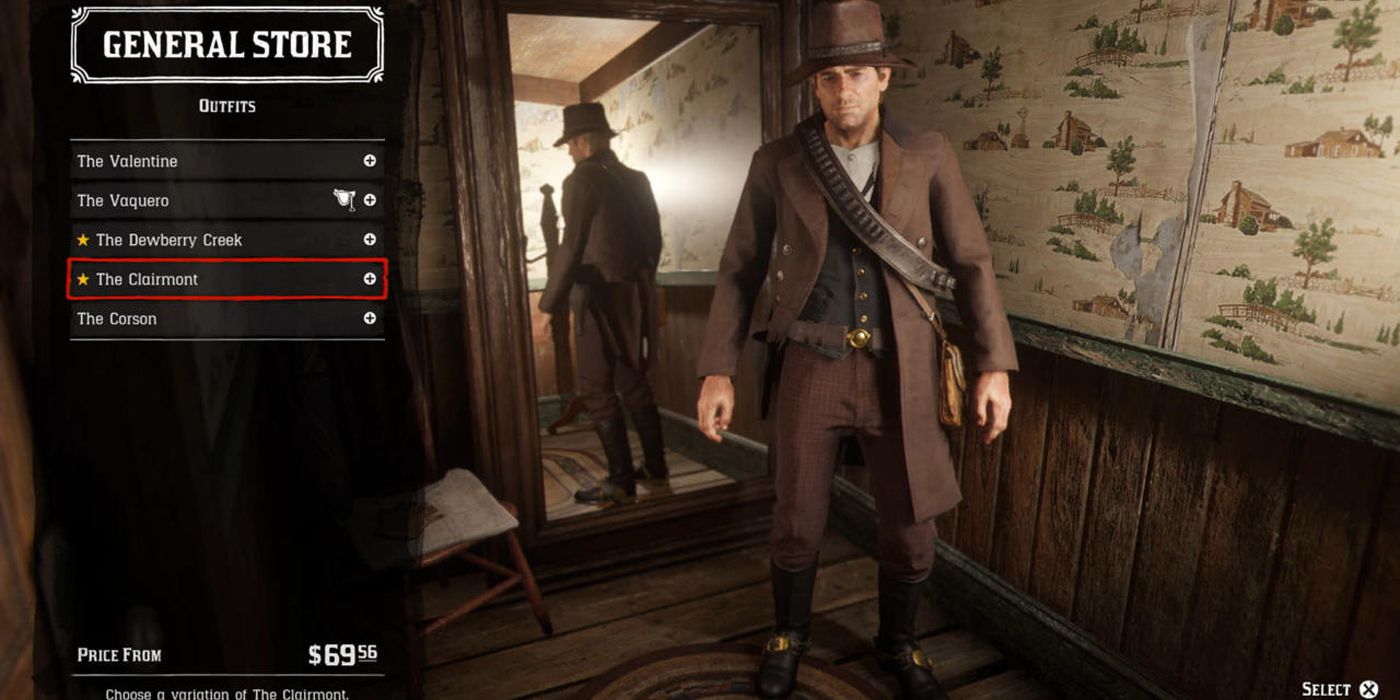This screenshot has height=700, width=1400.
Task: Click the plus icon beside The Corson
Action: point(370,319)
